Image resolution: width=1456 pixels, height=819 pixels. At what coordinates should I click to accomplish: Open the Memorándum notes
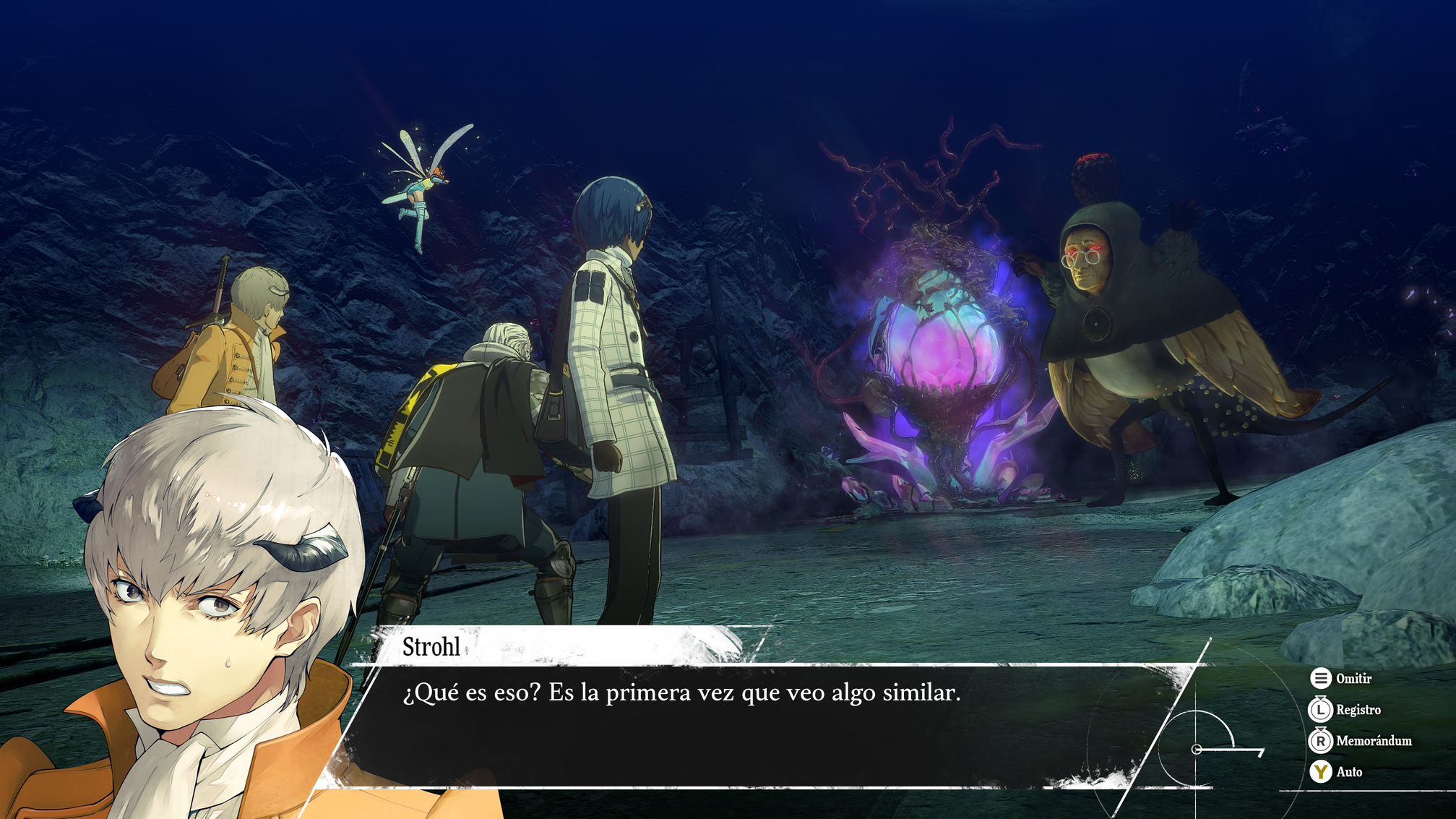(1360, 741)
